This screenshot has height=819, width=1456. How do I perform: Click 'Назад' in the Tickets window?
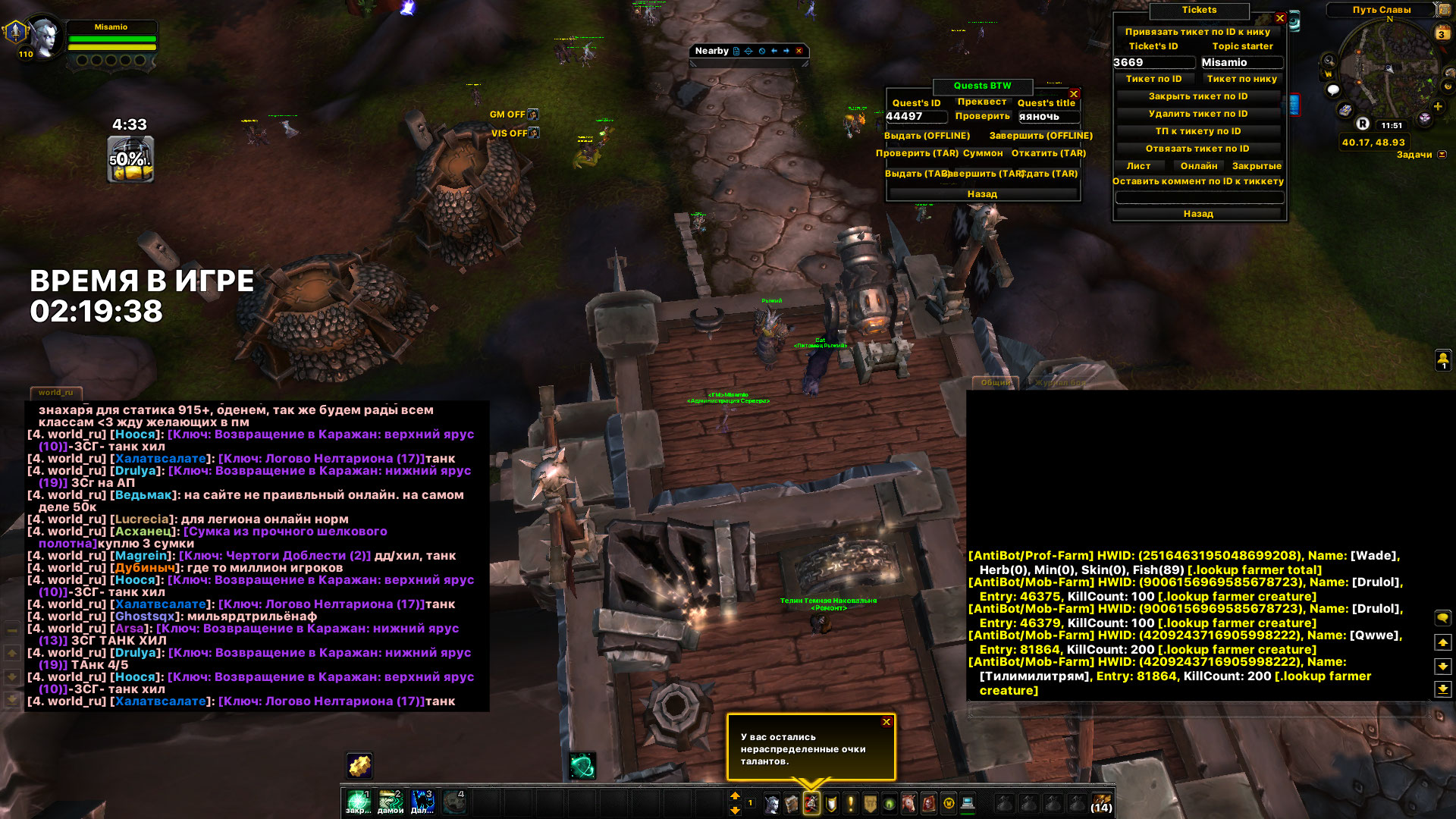tap(1197, 214)
